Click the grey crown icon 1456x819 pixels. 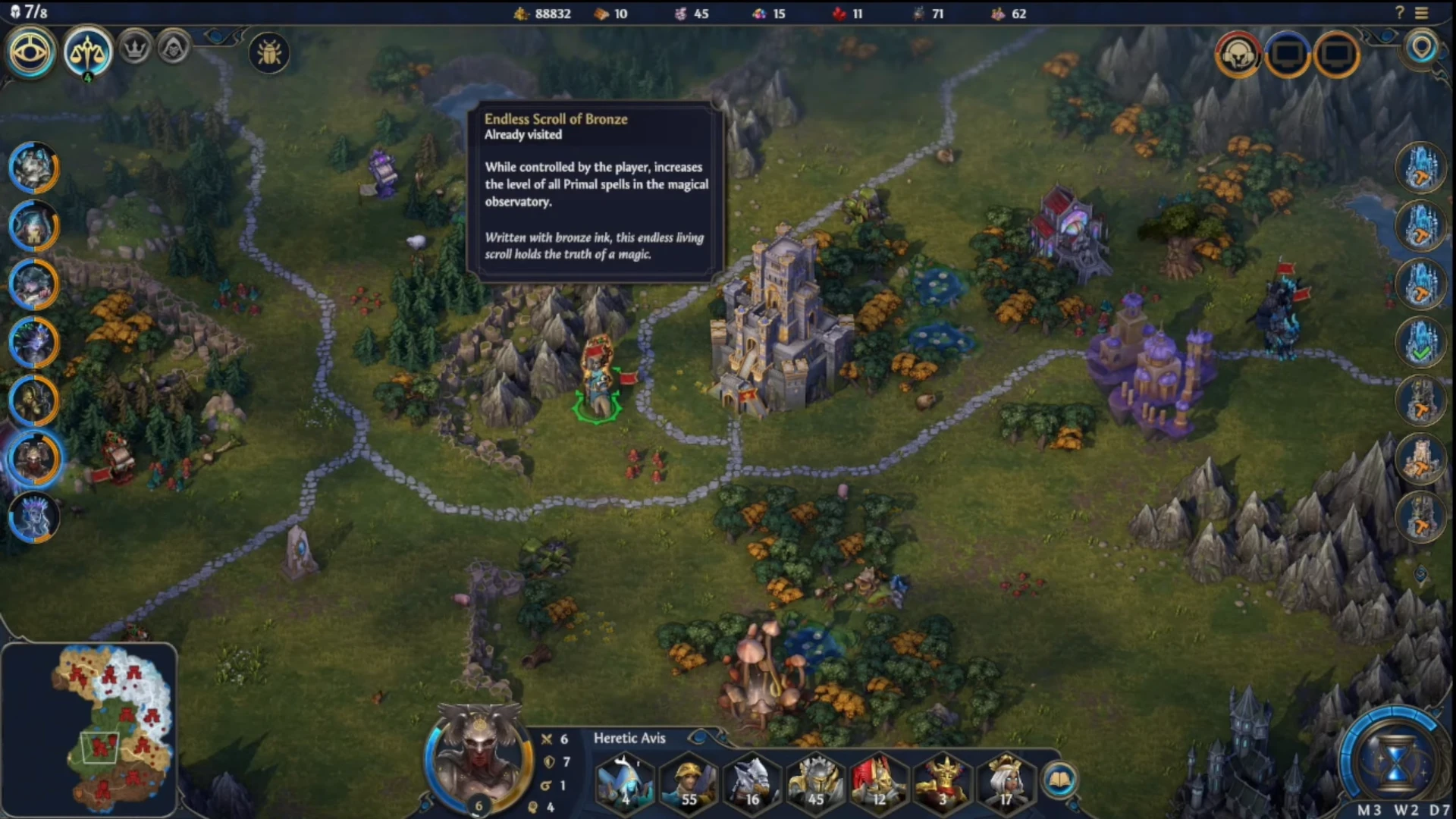[x=135, y=50]
